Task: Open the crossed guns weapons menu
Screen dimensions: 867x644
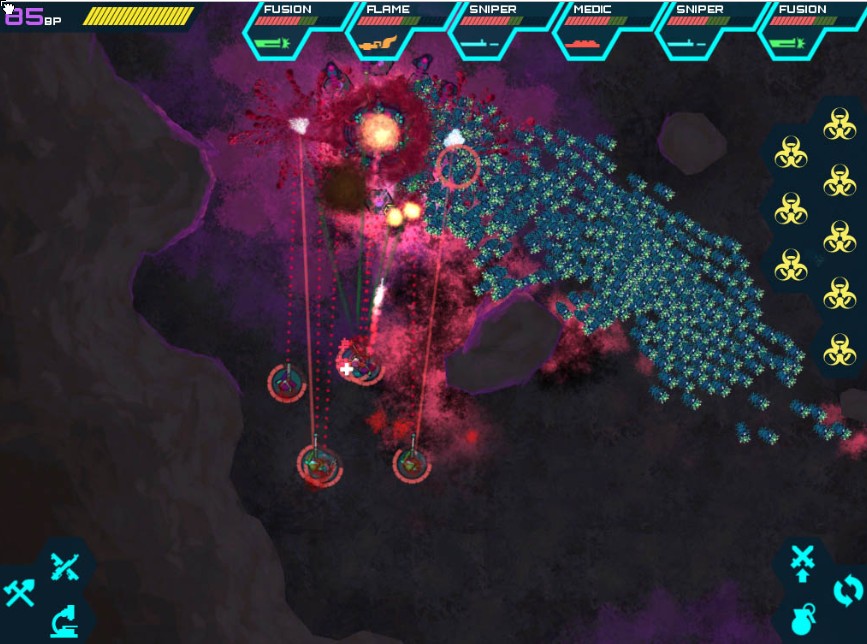Action: [x=65, y=567]
